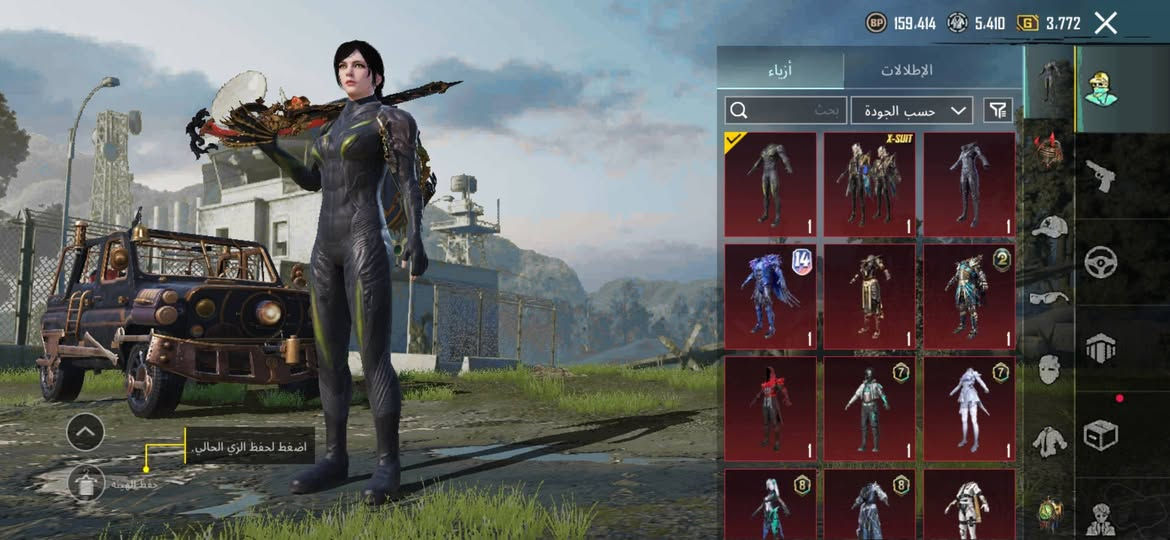Open the crate box category with red dot
Image resolution: width=1170 pixels, height=540 pixels.
coord(1101,434)
